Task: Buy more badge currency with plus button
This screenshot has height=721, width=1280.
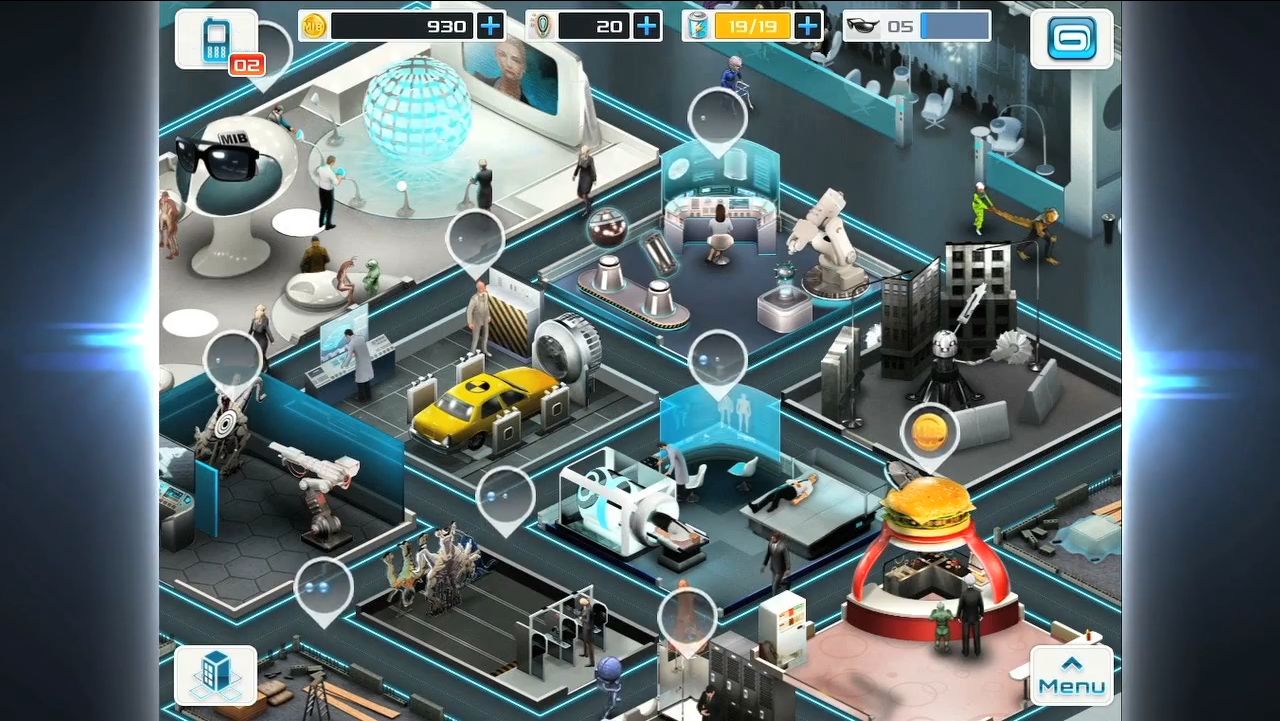Action: (x=647, y=26)
